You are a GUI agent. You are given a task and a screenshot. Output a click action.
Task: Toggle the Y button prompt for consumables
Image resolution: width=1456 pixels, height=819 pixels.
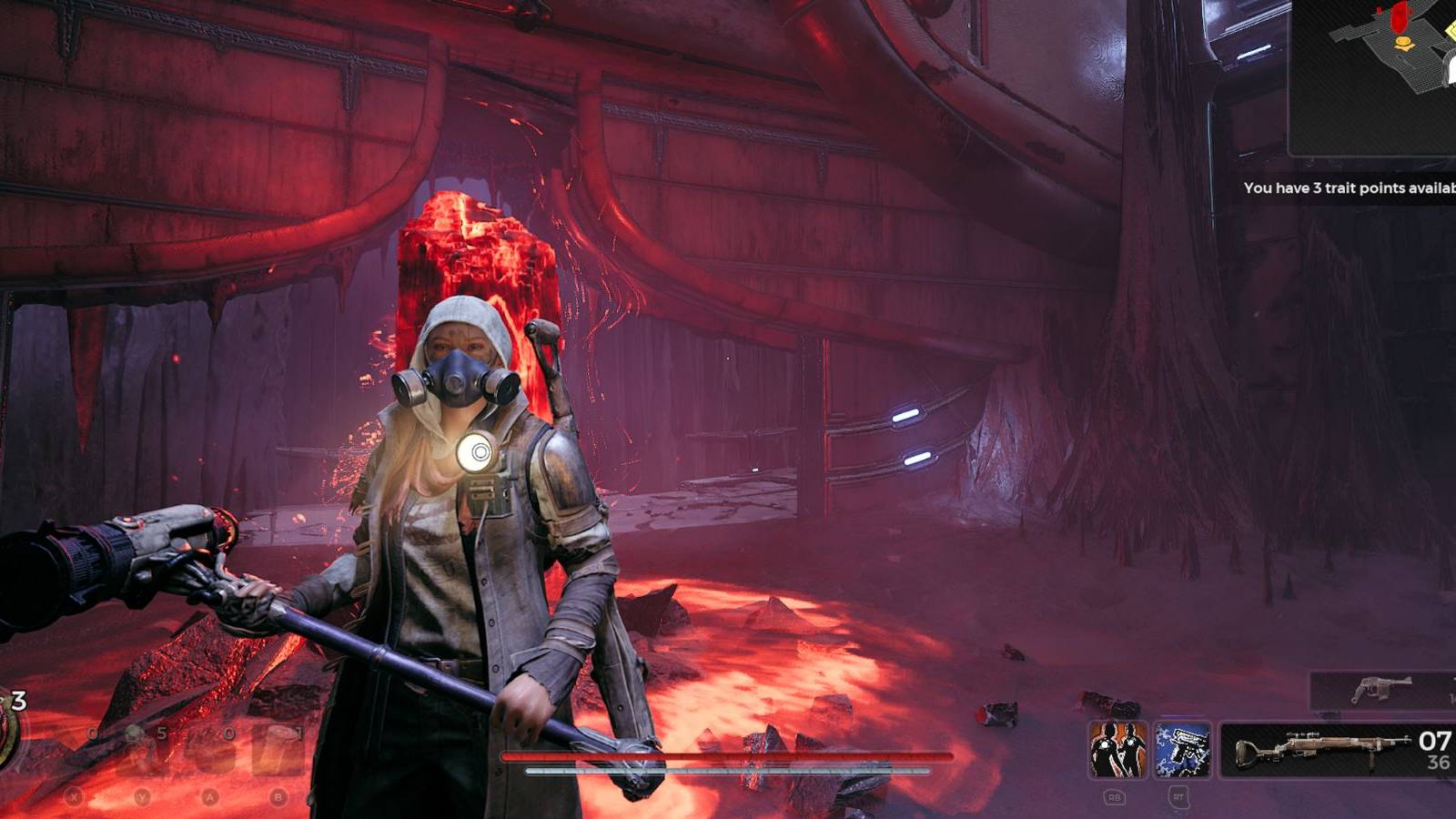click(x=142, y=797)
